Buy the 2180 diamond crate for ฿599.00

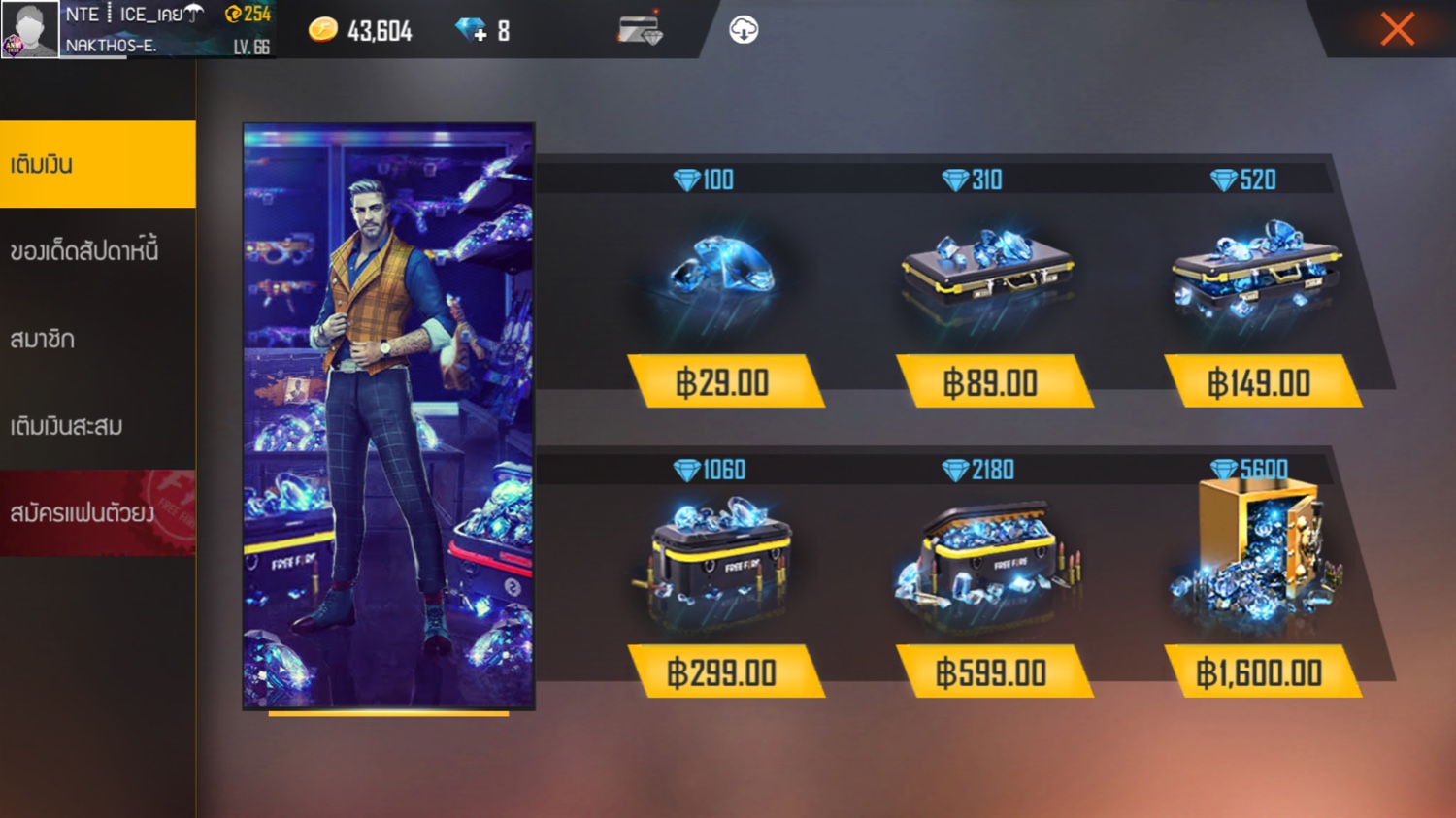coord(991,672)
